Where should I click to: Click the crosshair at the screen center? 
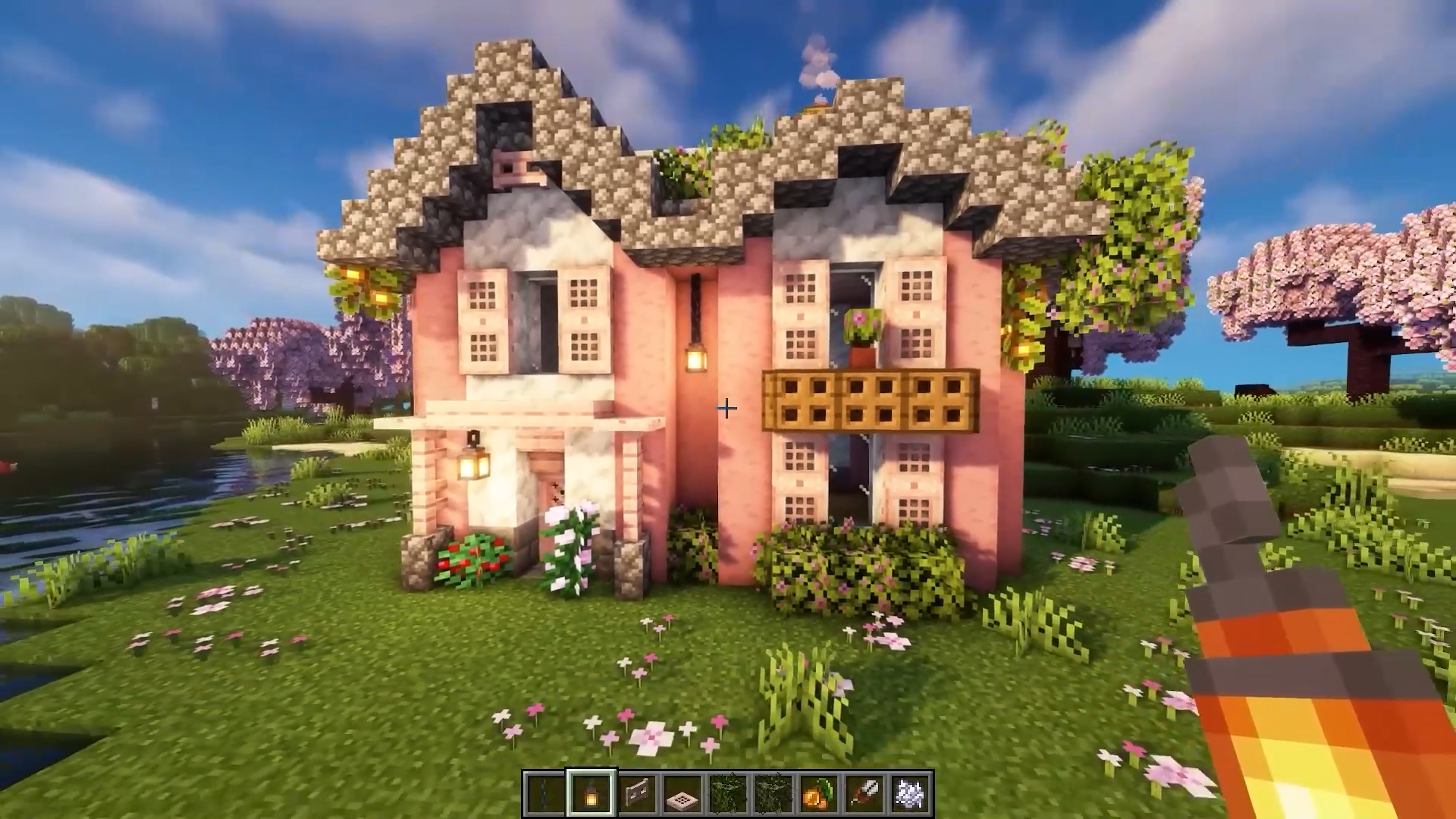coord(726,408)
